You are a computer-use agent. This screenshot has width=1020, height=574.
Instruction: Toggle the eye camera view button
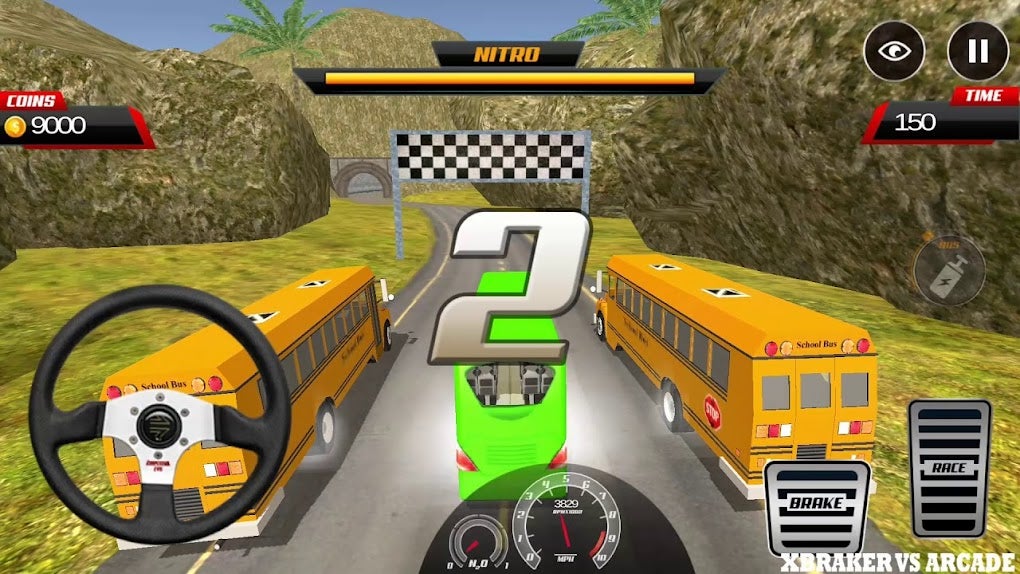tap(894, 52)
